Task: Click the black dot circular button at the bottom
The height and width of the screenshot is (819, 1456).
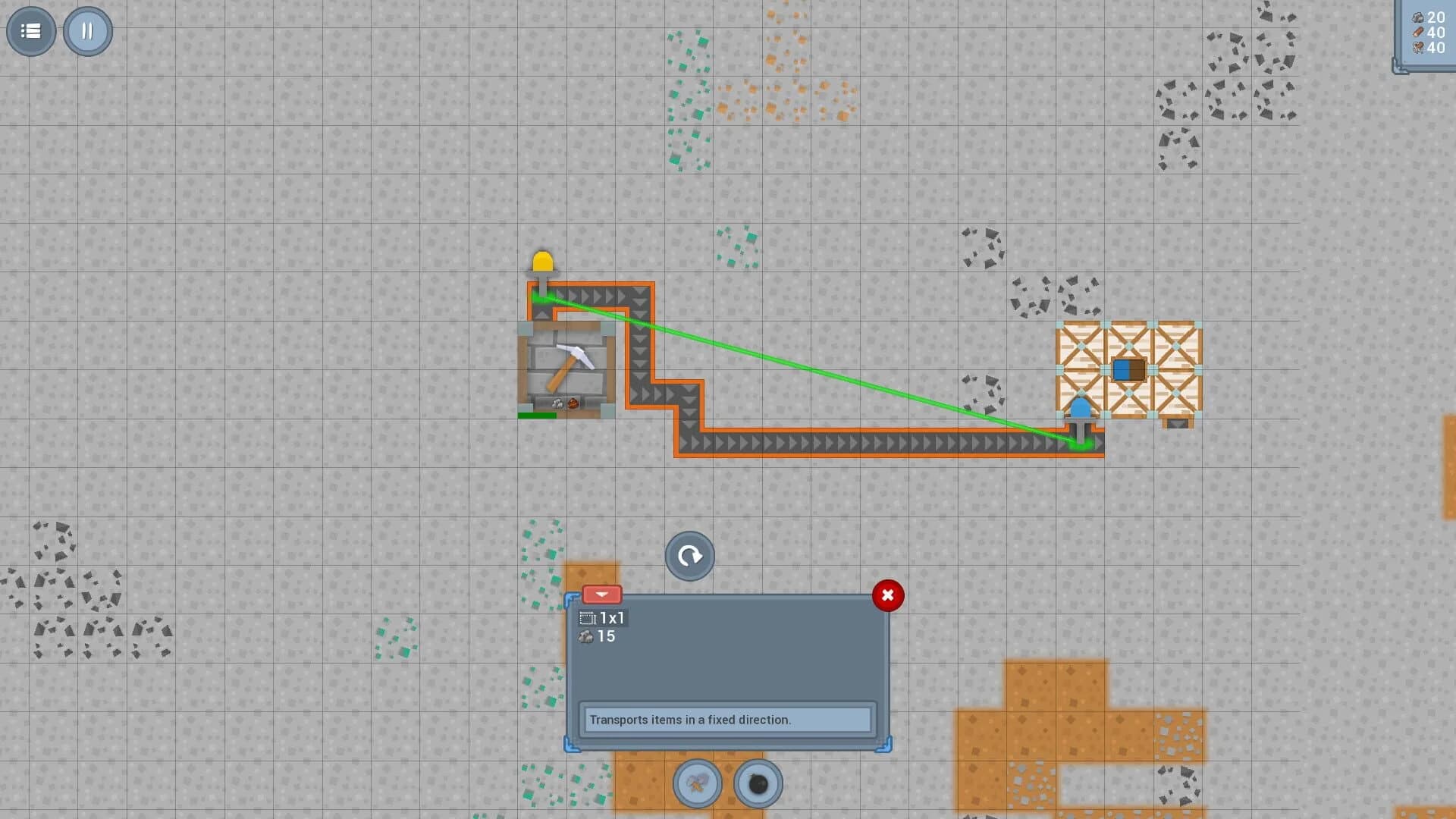Action: point(758,785)
